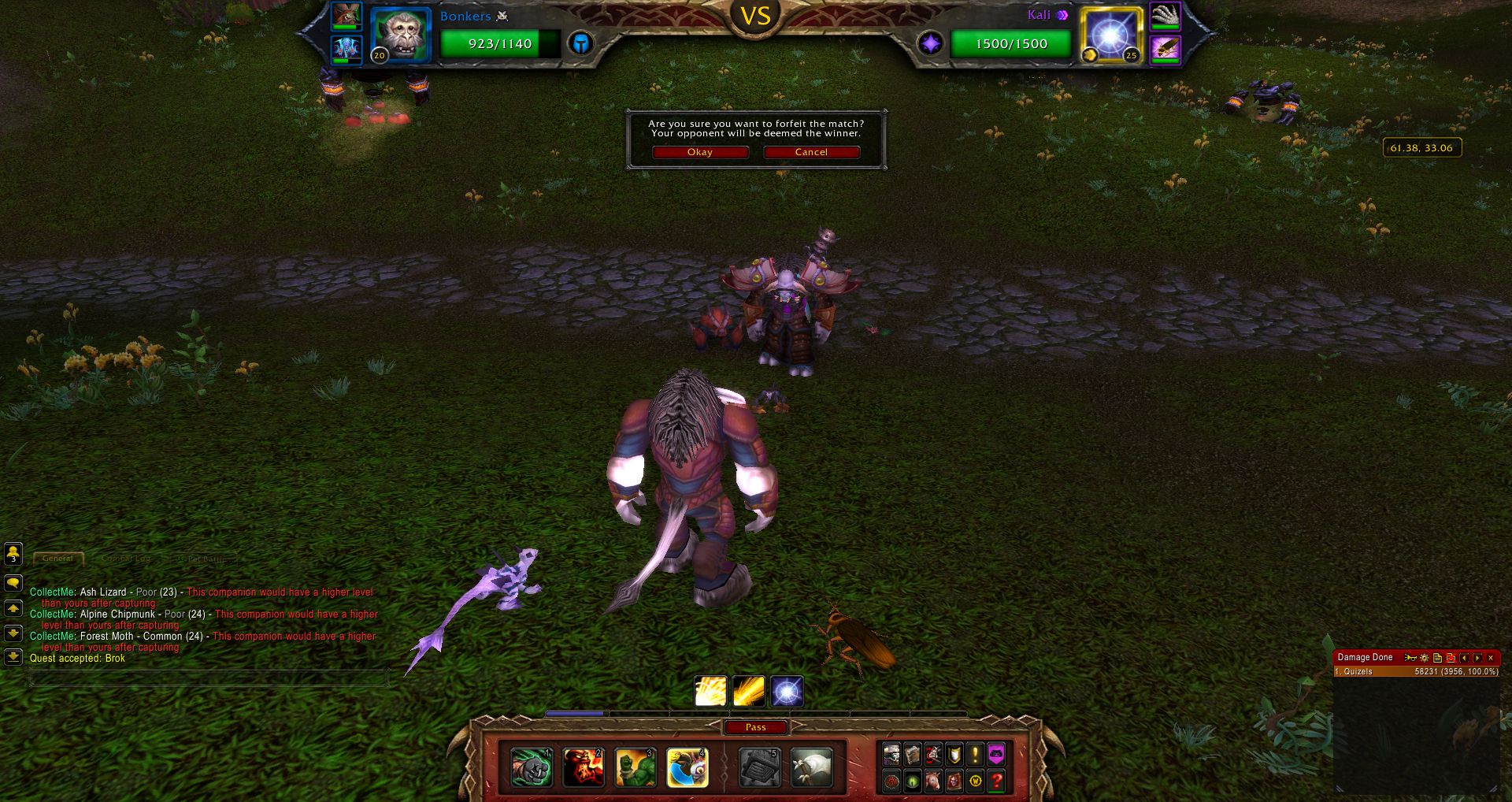Use the green clawed fist ability
This screenshot has height=802, width=1512.
531,767
